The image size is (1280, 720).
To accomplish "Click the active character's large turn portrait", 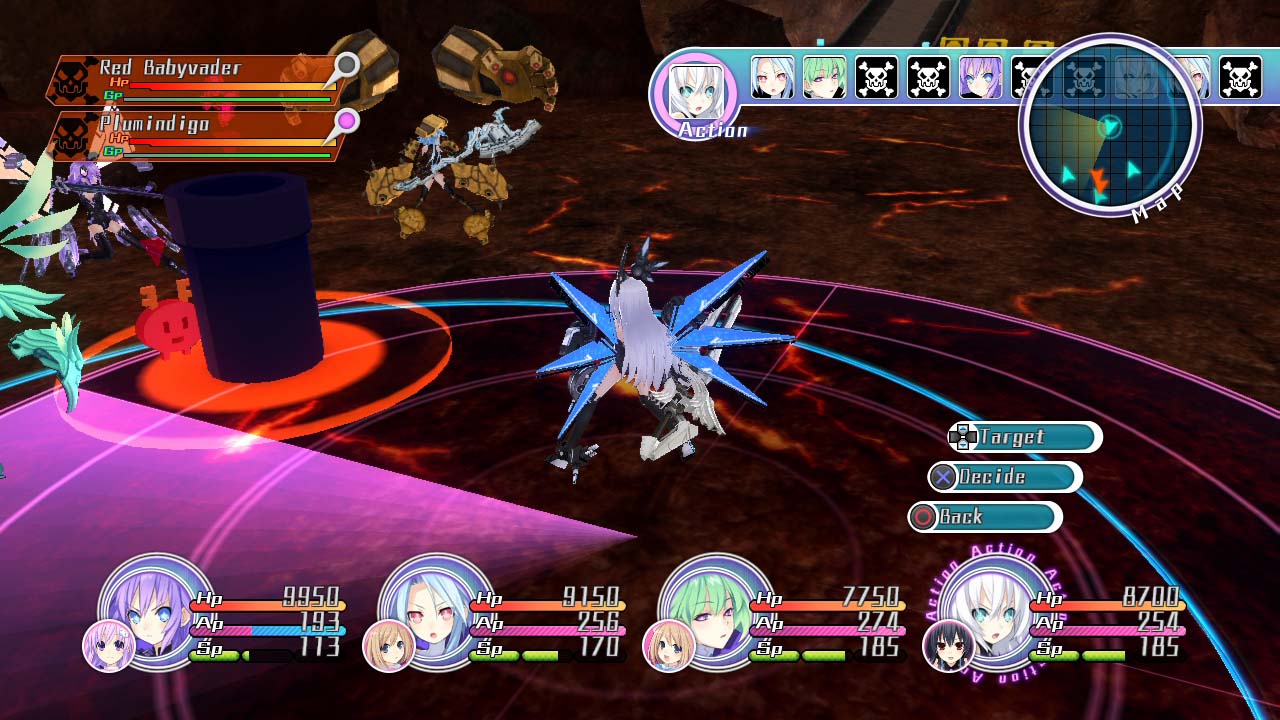I will (x=694, y=93).
